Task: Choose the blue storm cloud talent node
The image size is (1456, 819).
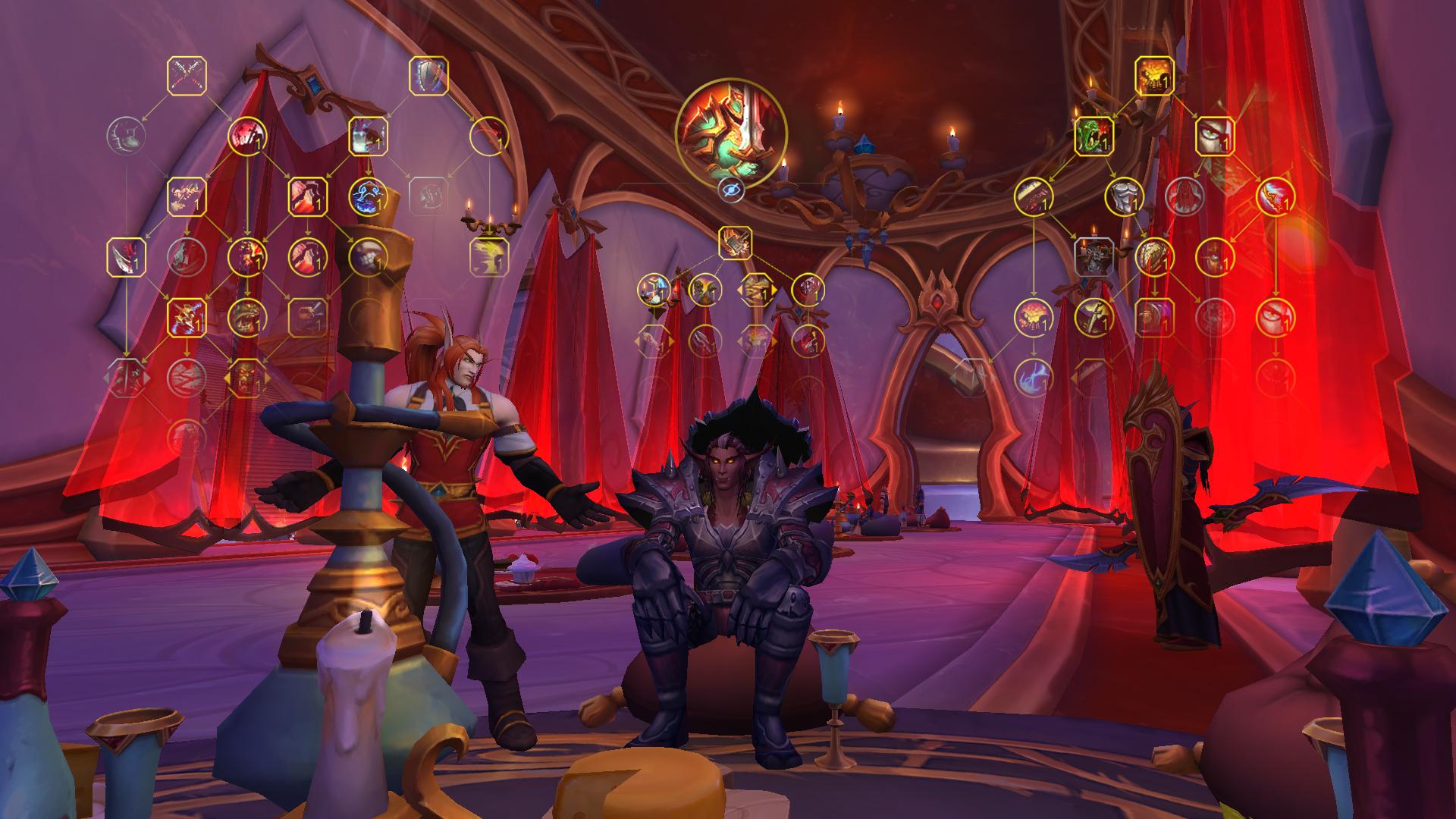Action: (368, 196)
